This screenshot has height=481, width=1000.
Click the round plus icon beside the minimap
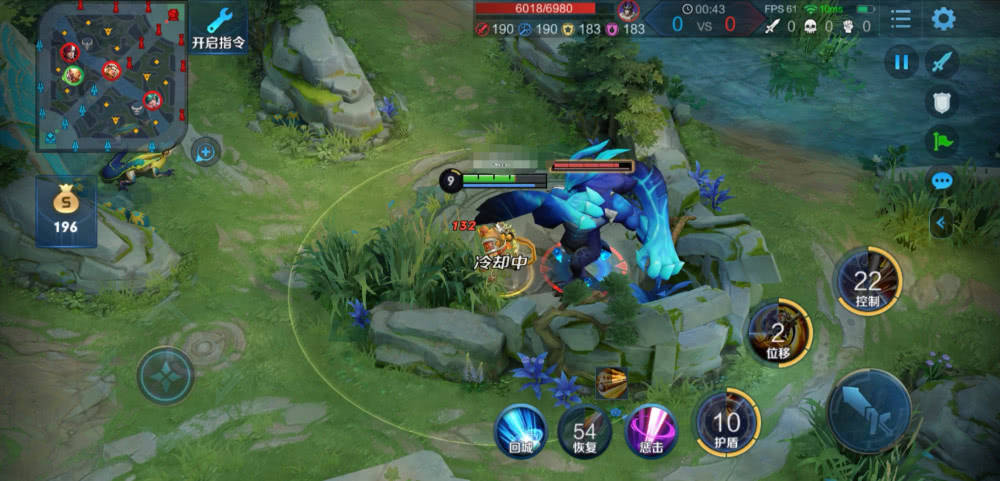(206, 152)
